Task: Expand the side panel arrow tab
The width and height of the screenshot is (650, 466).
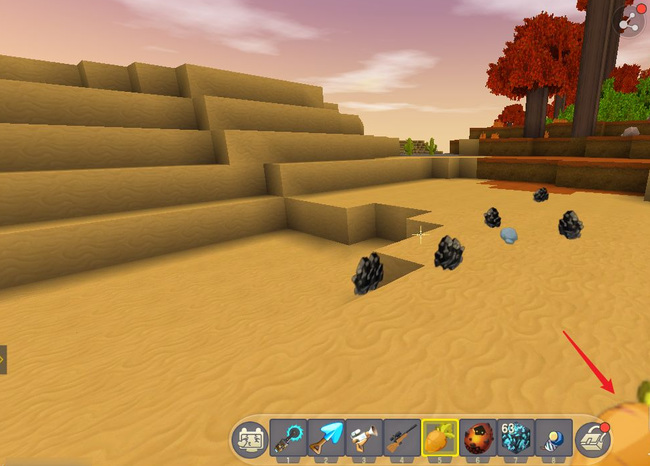Action: 3,359
